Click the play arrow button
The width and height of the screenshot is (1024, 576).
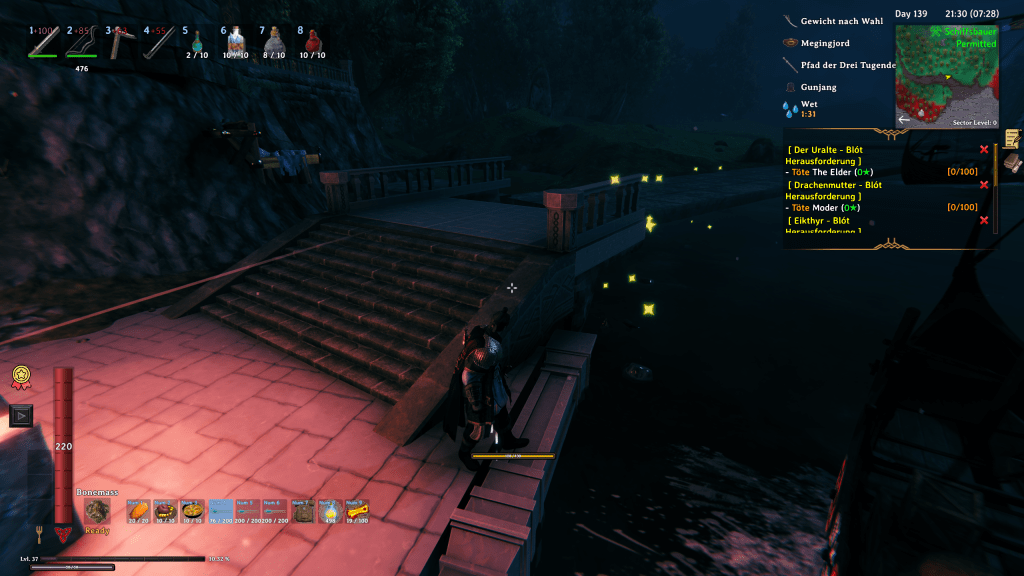[20, 415]
